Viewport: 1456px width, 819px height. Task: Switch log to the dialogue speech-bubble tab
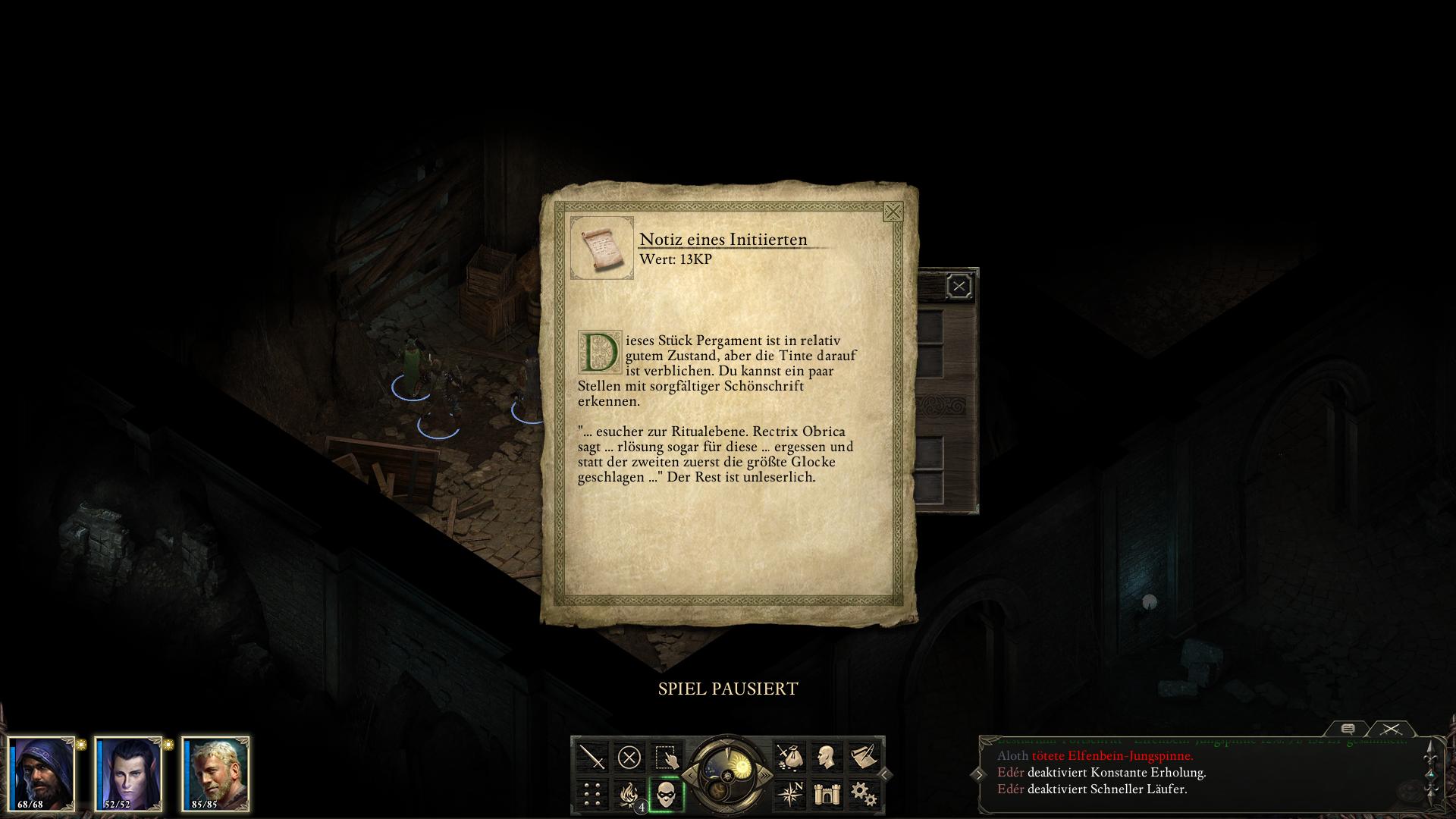tap(1348, 729)
